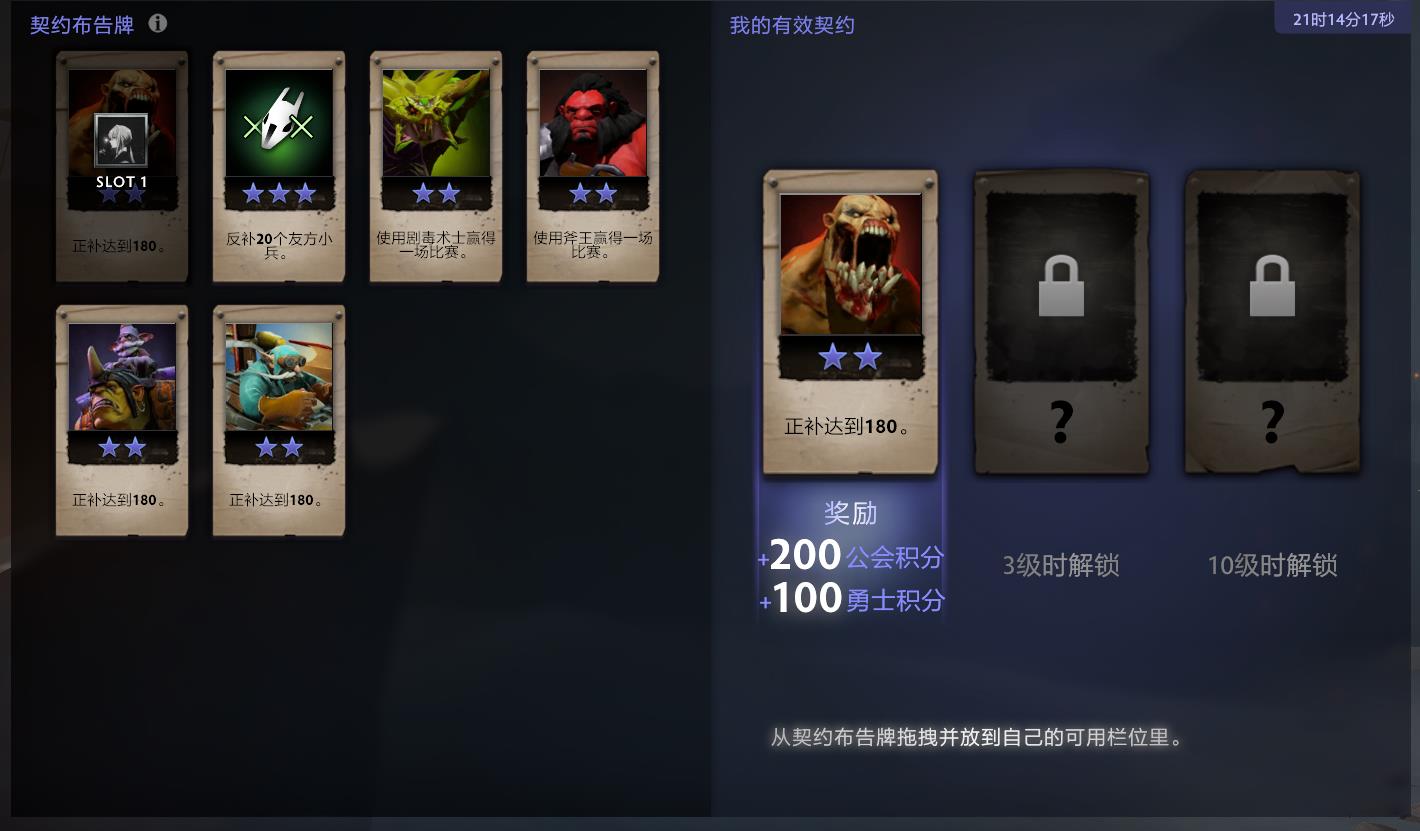Select the deny 20 creeps contract with shield icon
The height and width of the screenshot is (831, 1420).
[278, 165]
